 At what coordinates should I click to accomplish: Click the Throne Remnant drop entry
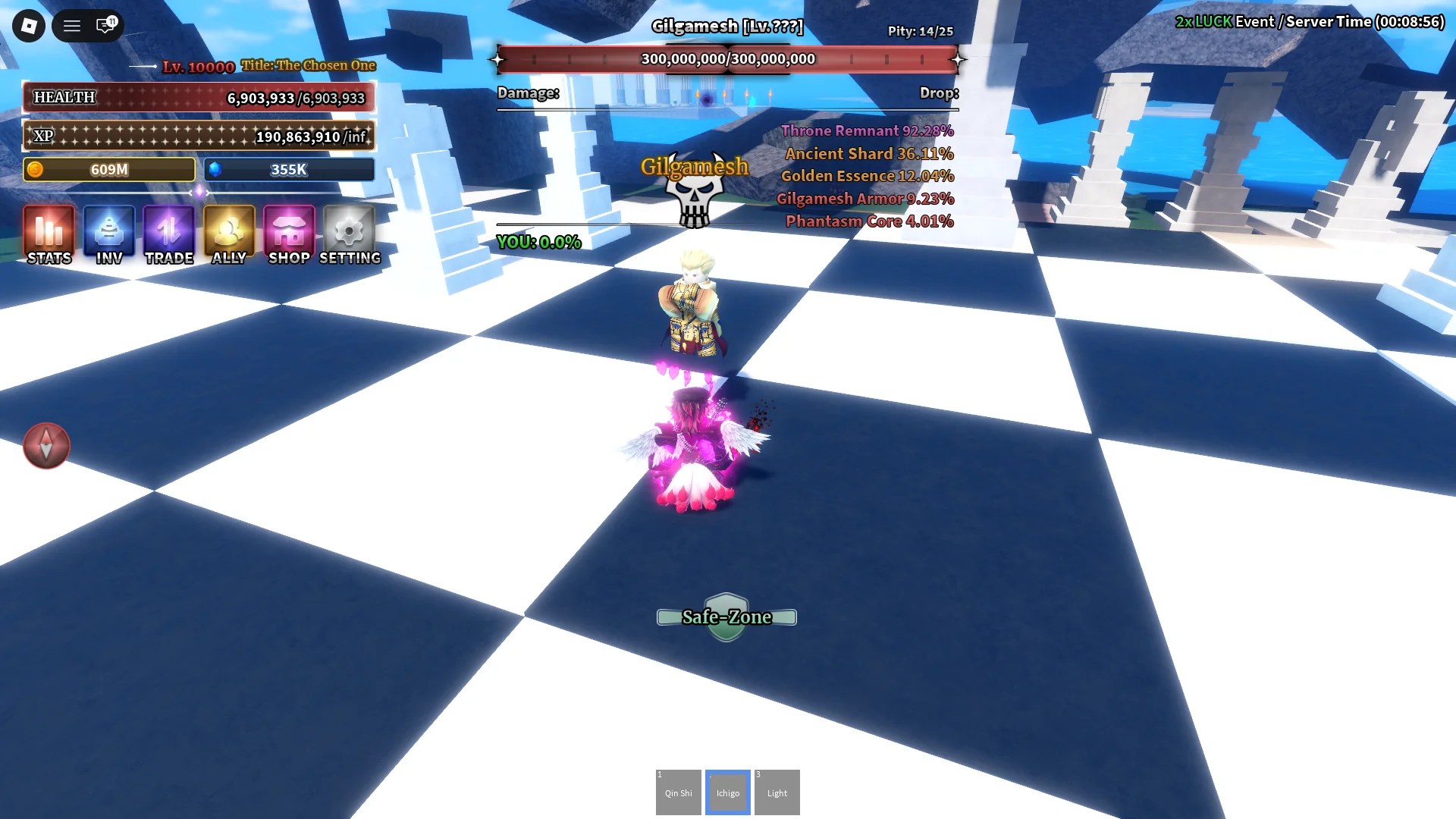tap(867, 130)
